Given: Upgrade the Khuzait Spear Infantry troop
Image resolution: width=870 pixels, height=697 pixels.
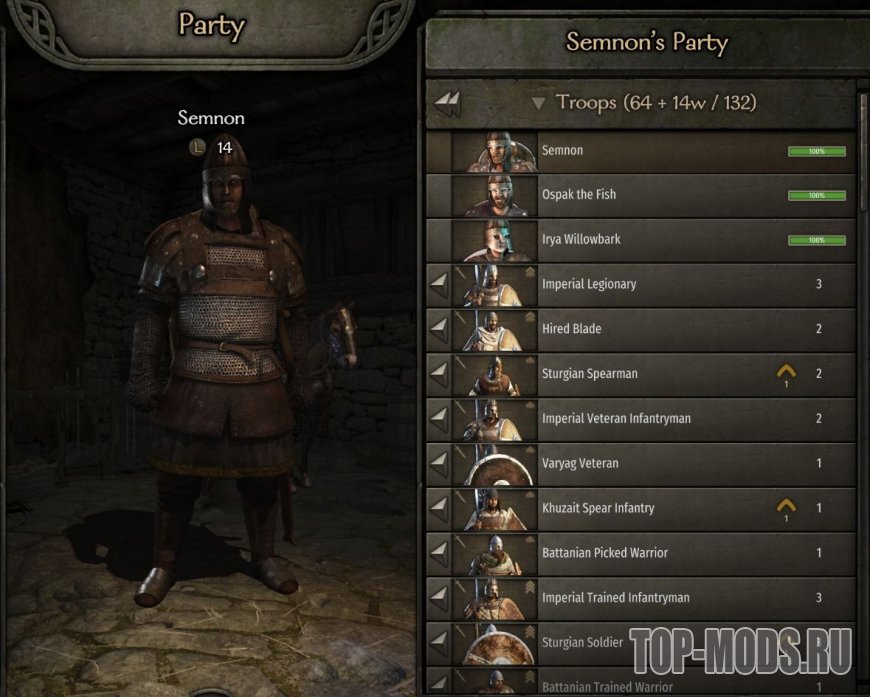Looking at the screenshot, I should 786,508.
